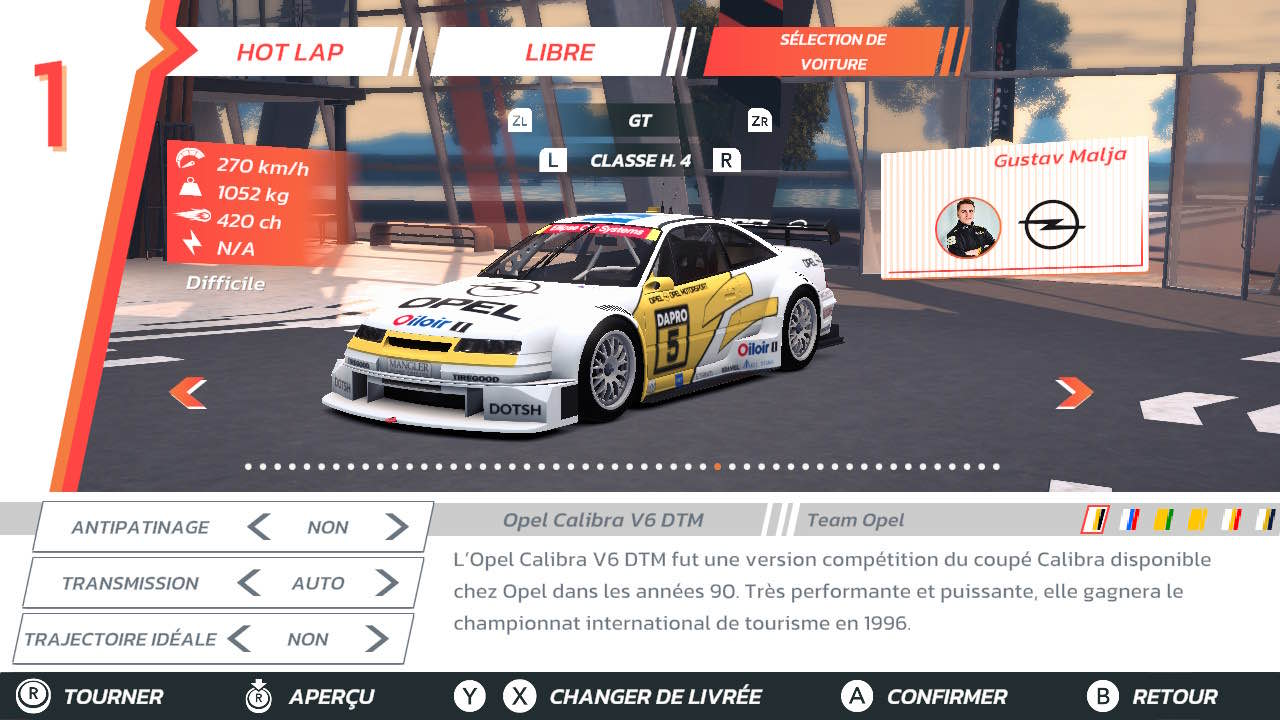1280x720 pixels.
Task: Show the next car with the right arrow
Action: point(1073,392)
